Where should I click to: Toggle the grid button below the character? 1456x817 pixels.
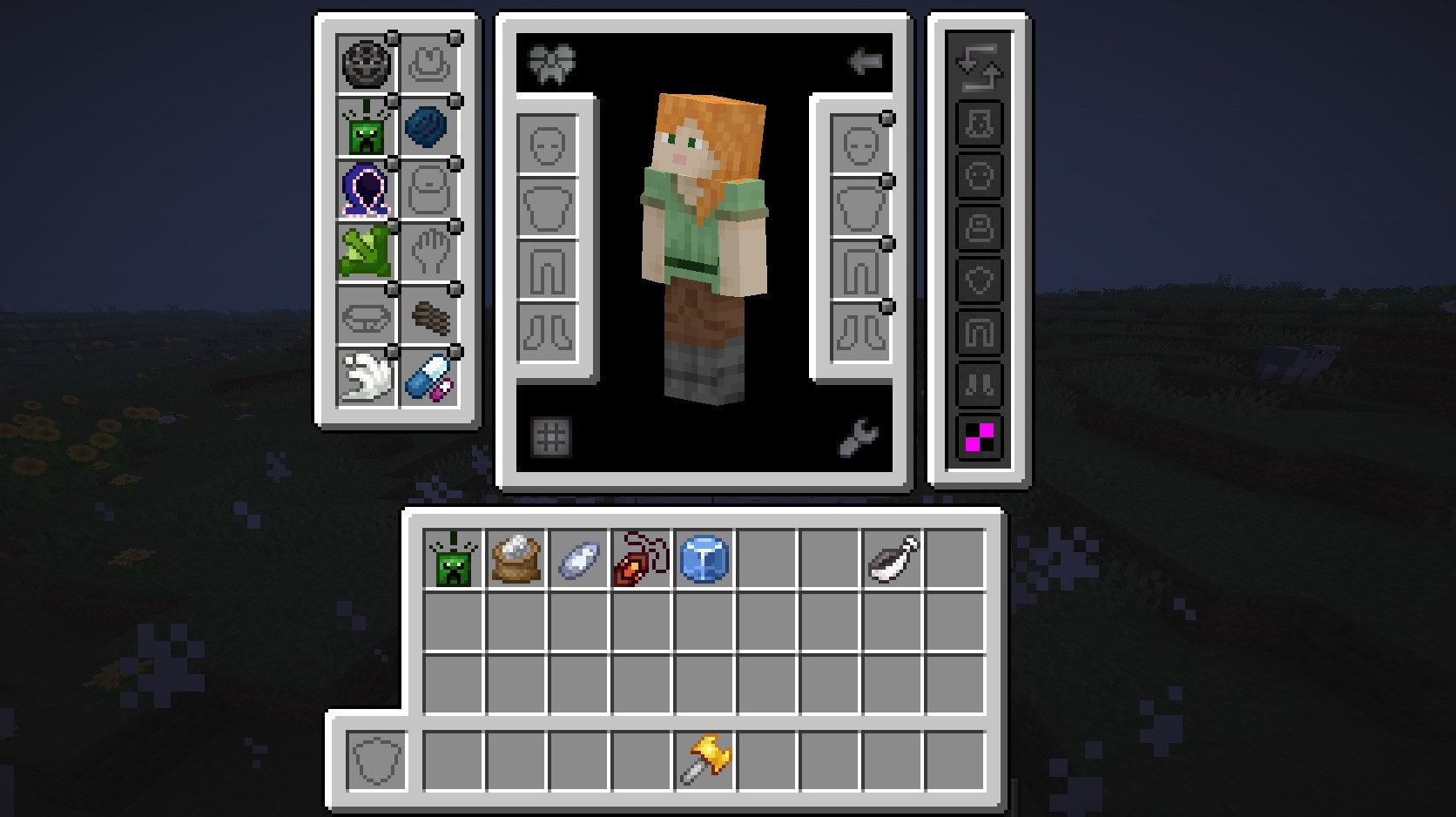(551, 437)
